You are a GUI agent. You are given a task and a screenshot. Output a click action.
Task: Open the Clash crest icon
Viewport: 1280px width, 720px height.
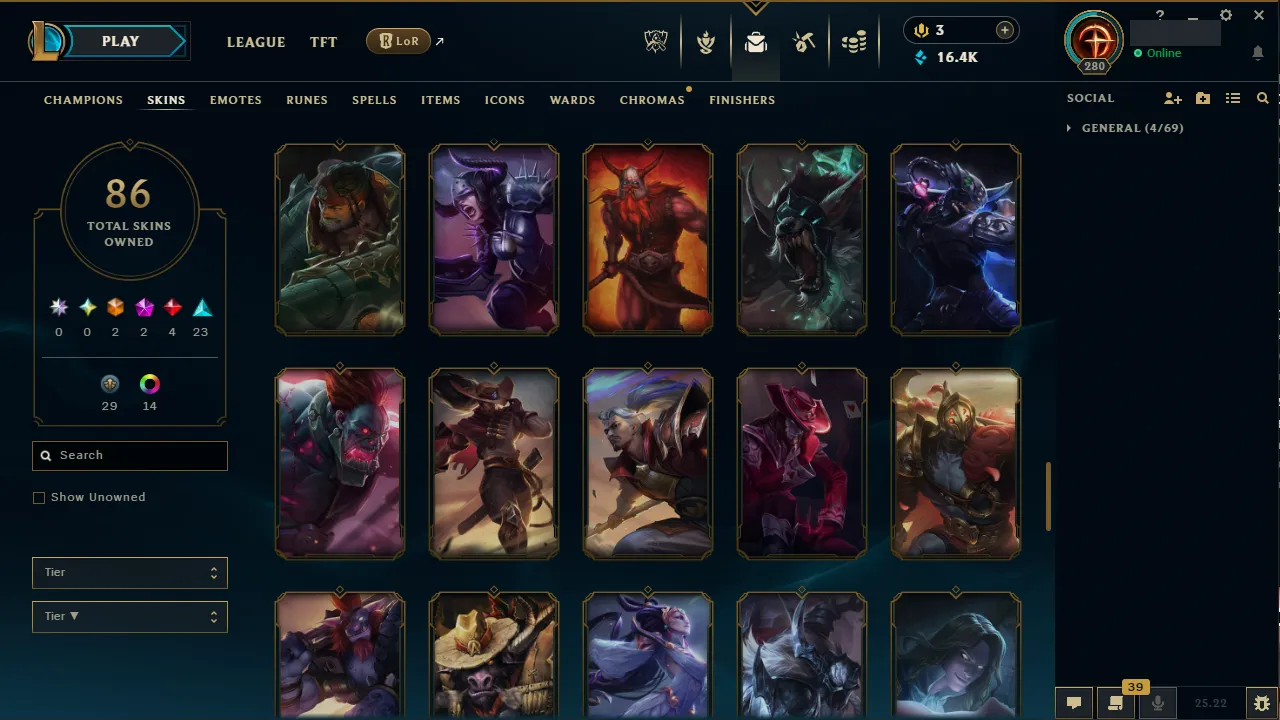706,40
